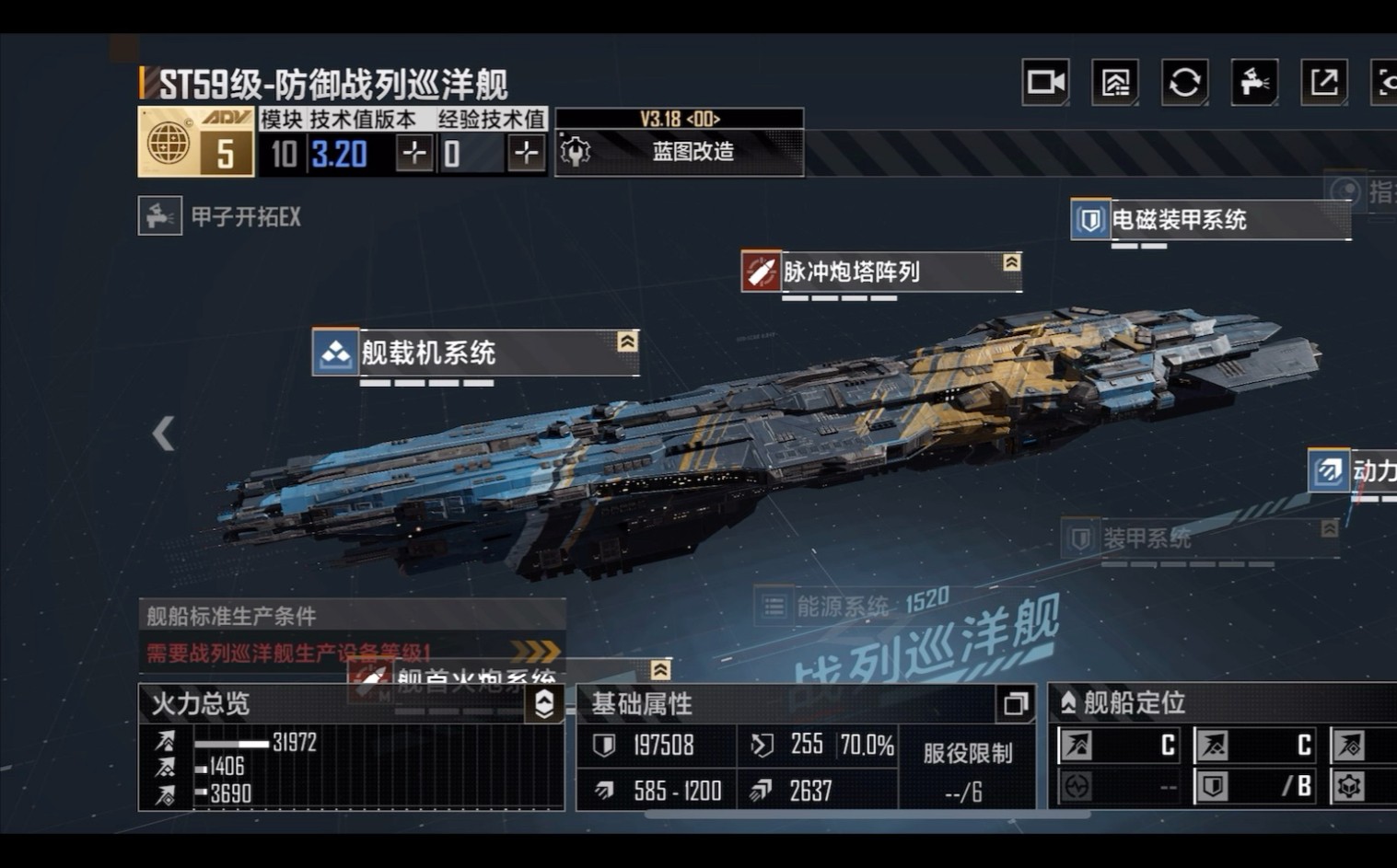Toggle the compare view in 基础属性 panel
The width and height of the screenshot is (1397, 868).
[x=1015, y=704]
